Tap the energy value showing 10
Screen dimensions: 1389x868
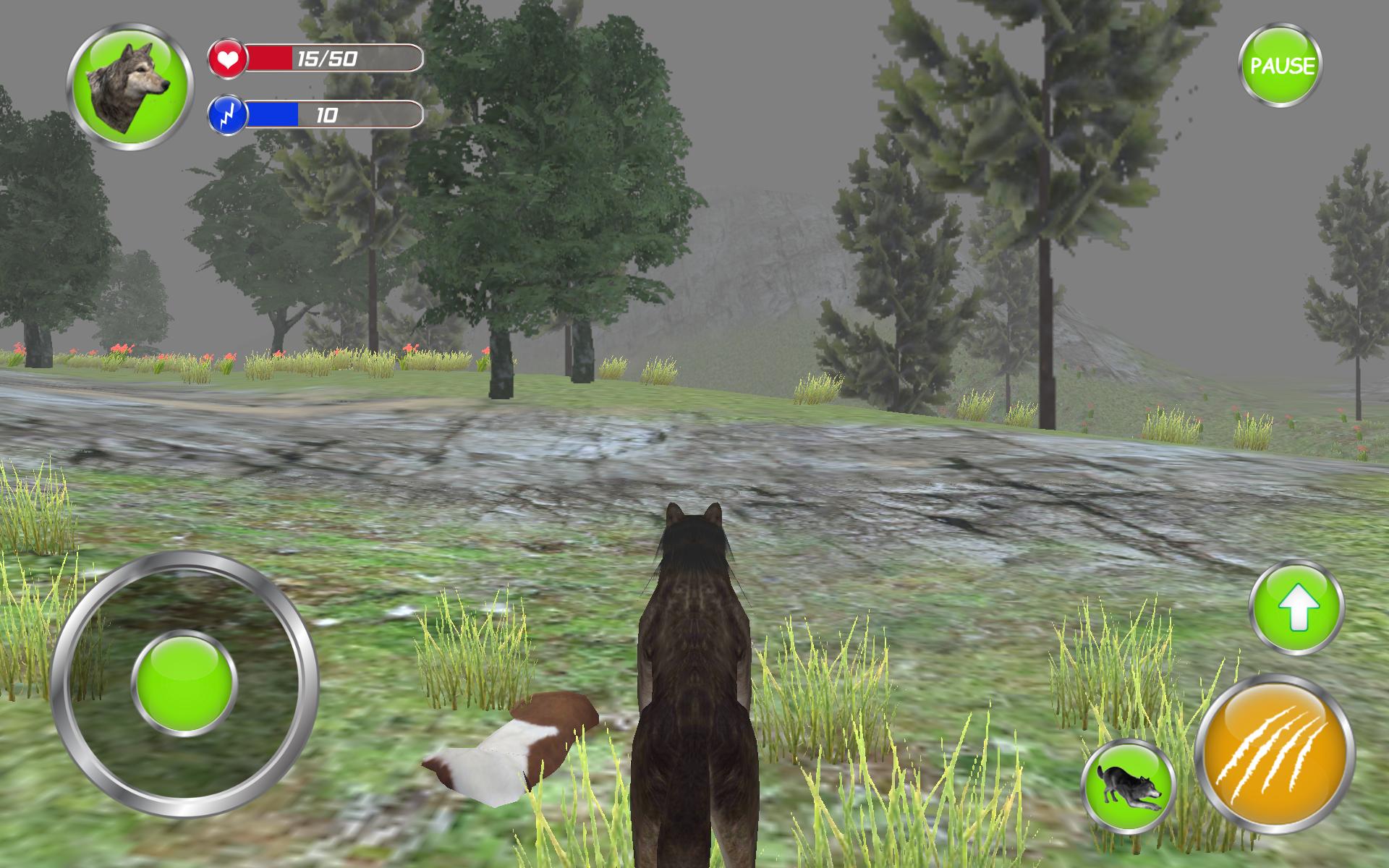[327, 114]
